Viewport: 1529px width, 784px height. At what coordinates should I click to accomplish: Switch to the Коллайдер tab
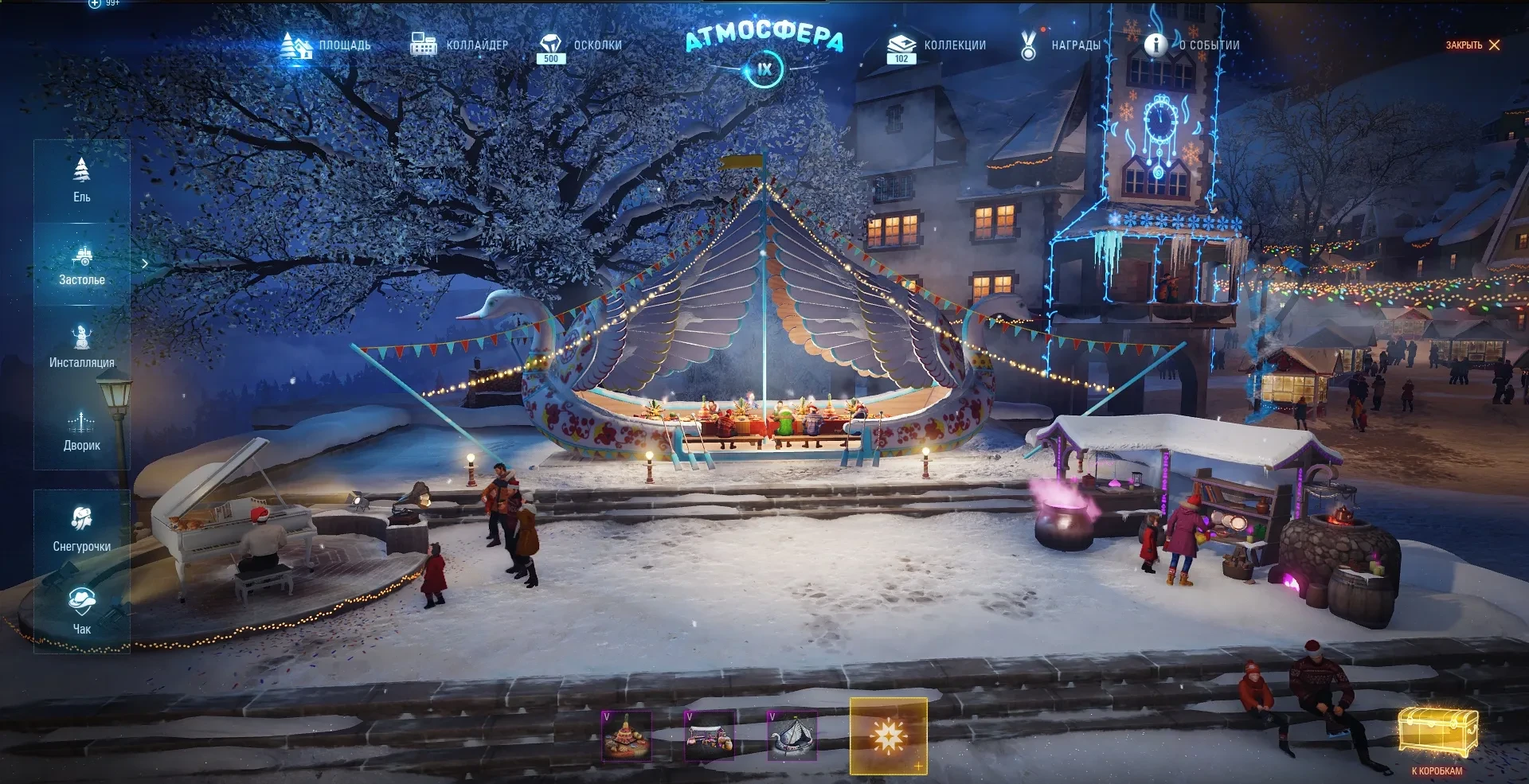tap(459, 45)
